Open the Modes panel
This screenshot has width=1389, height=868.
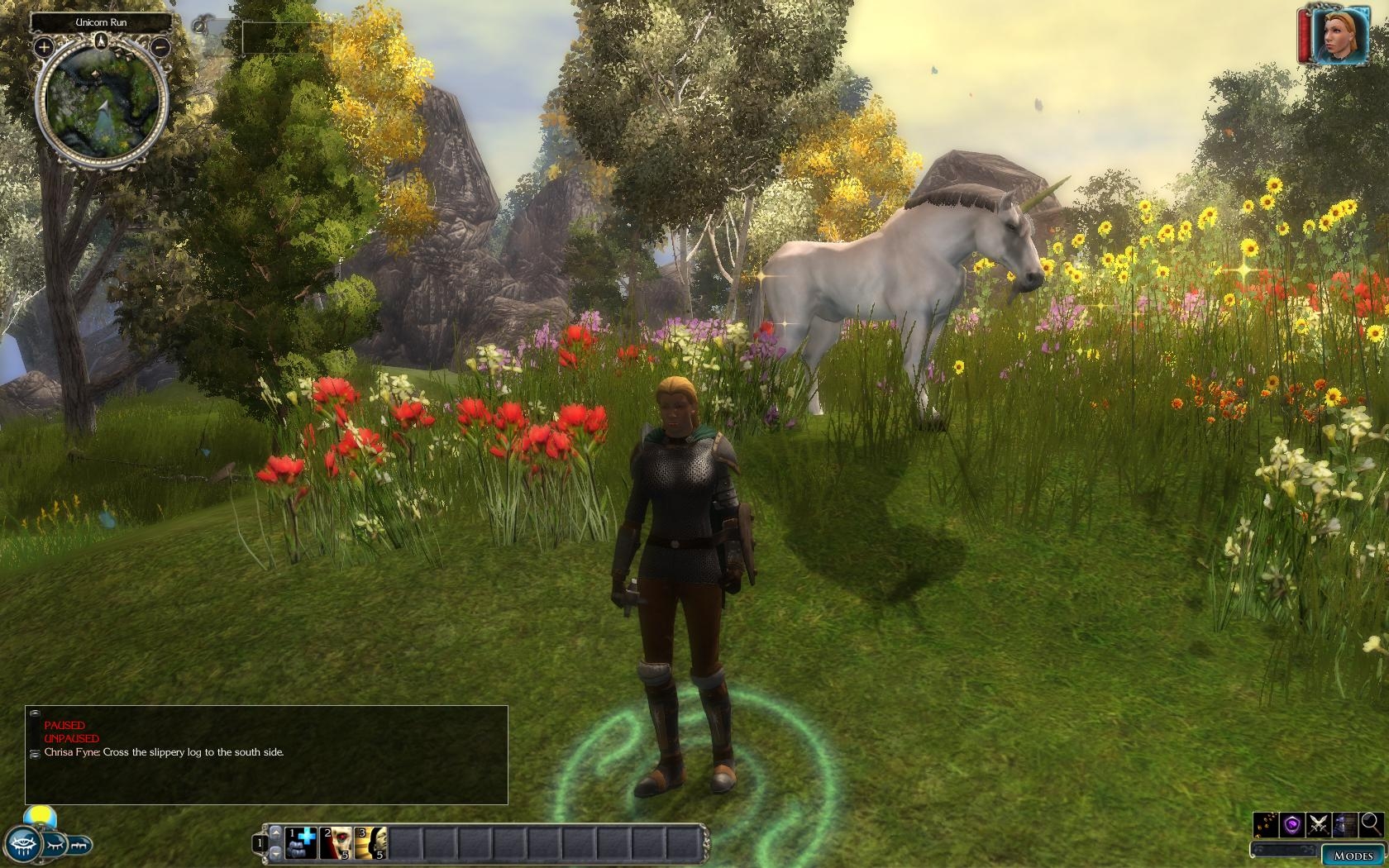tap(1353, 856)
